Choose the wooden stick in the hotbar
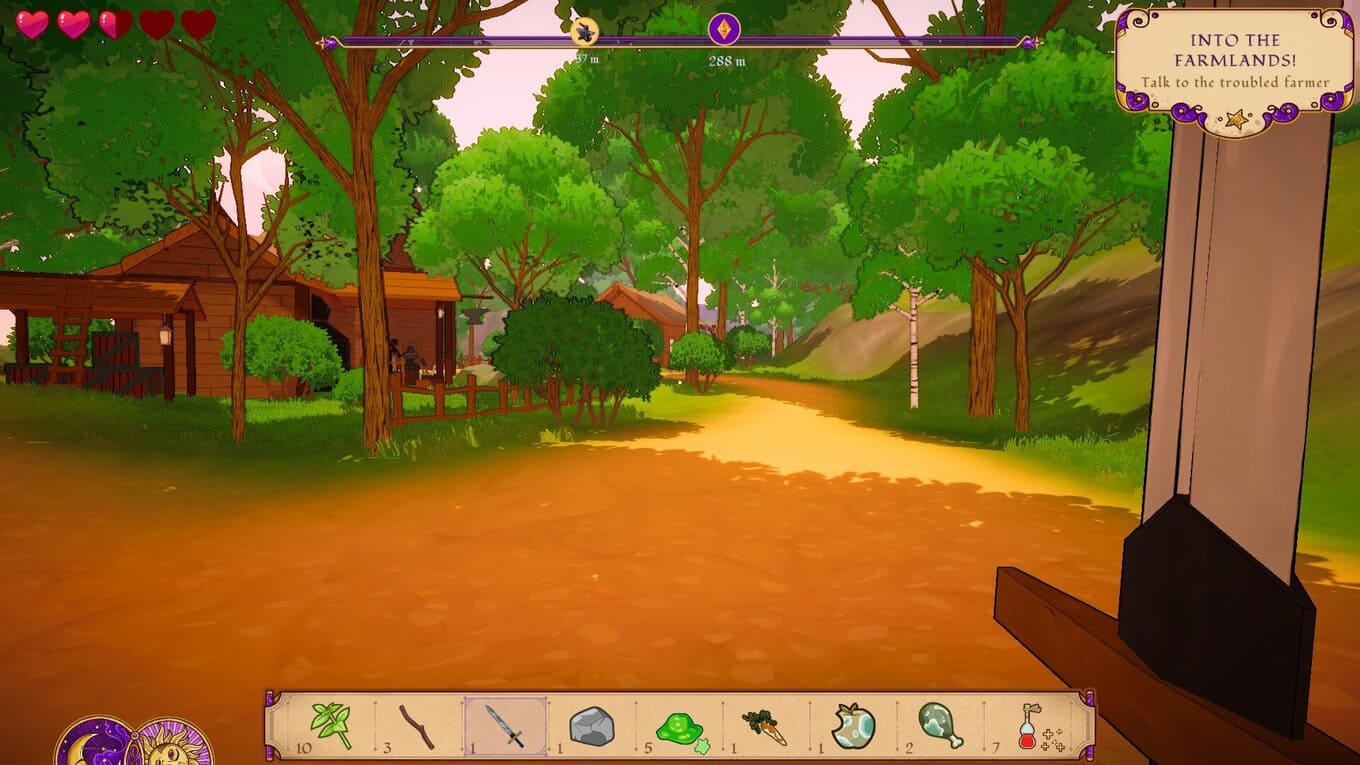 tap(417, 725)
